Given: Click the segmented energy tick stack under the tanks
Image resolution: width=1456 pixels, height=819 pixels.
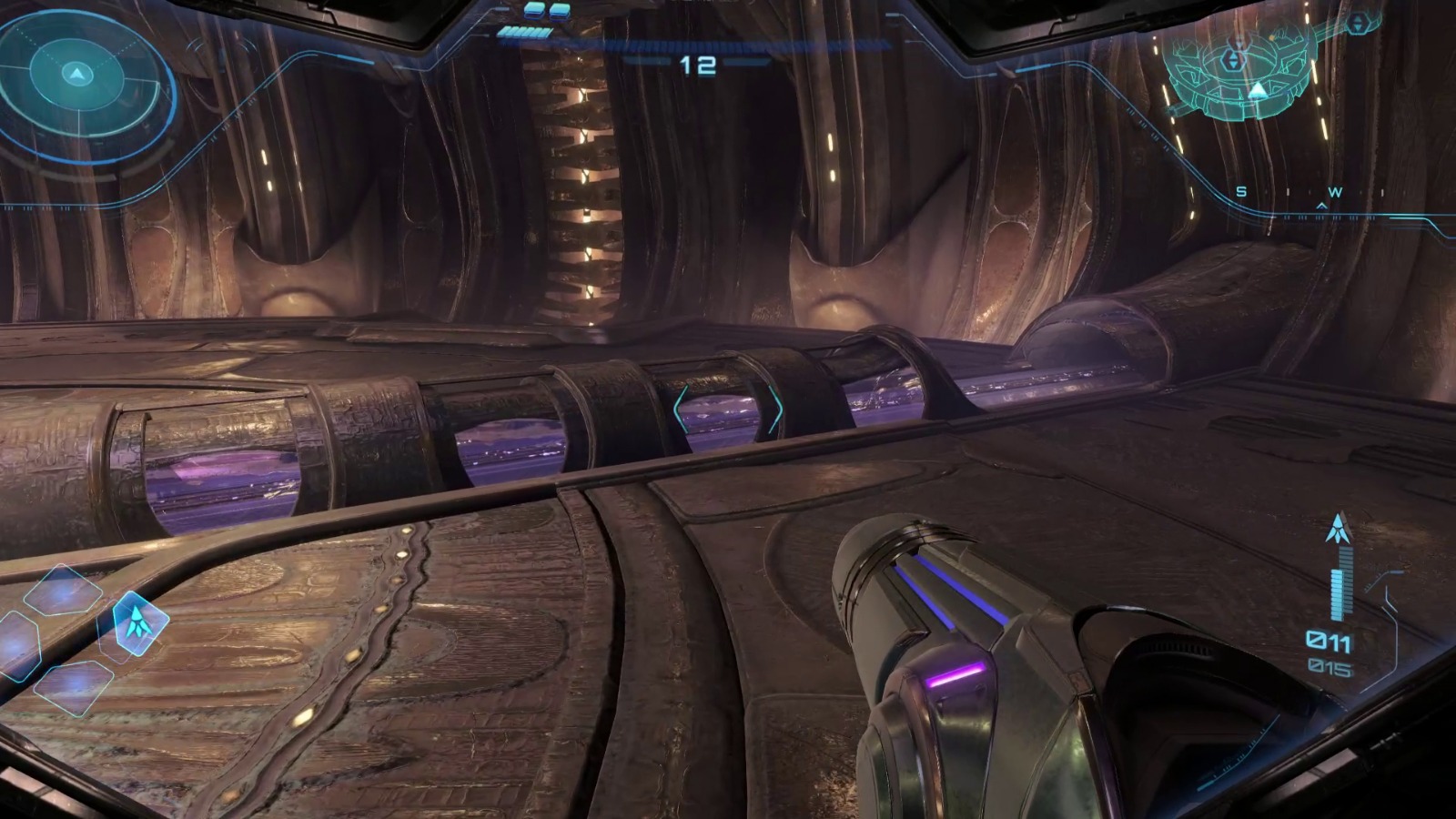Looking at the screenshot, I should (x=523, y=32).
